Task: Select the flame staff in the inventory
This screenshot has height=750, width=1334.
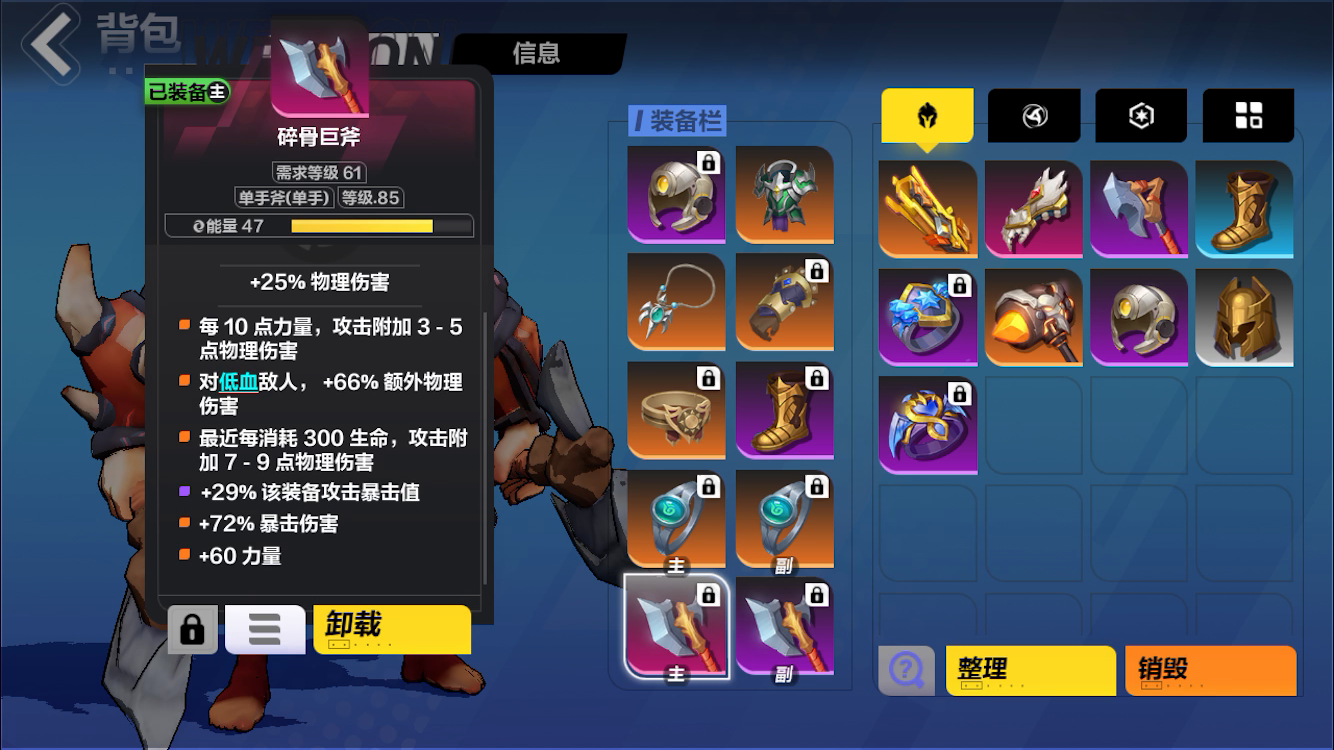Action: [1034, 318]
